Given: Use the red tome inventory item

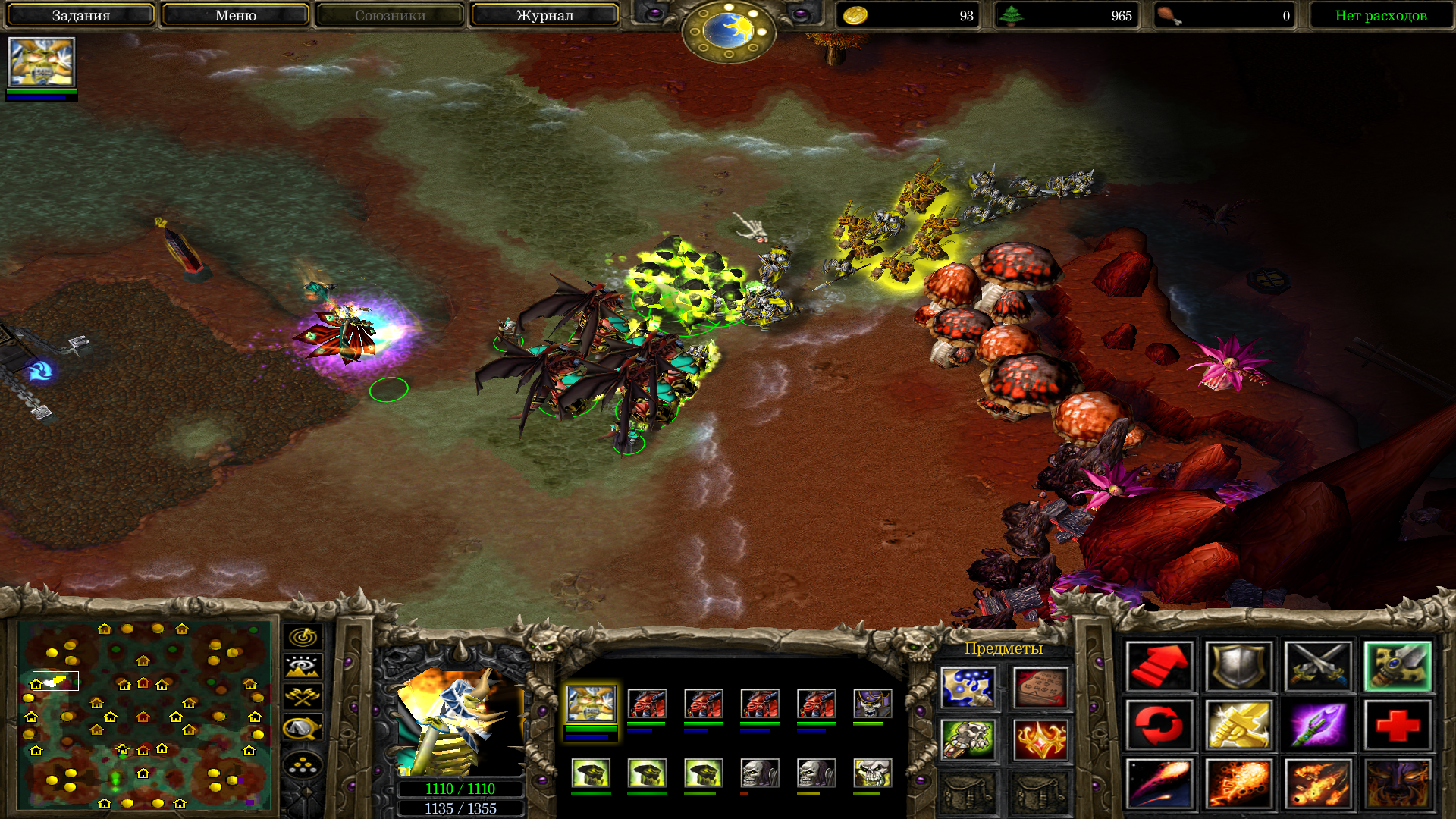Looking at the screenshot, I should pyautogui.click(x=1040, y=688).
